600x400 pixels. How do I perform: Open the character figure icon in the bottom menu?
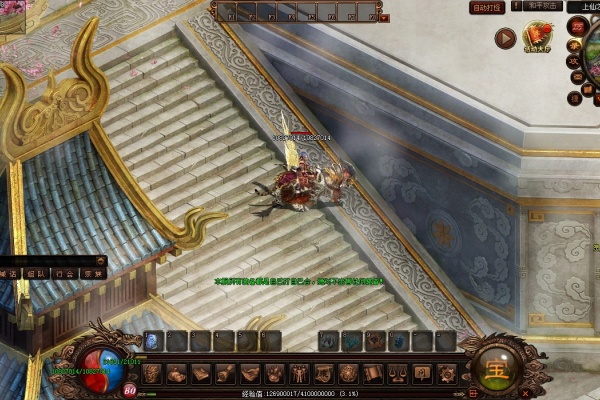click(299, 374)
